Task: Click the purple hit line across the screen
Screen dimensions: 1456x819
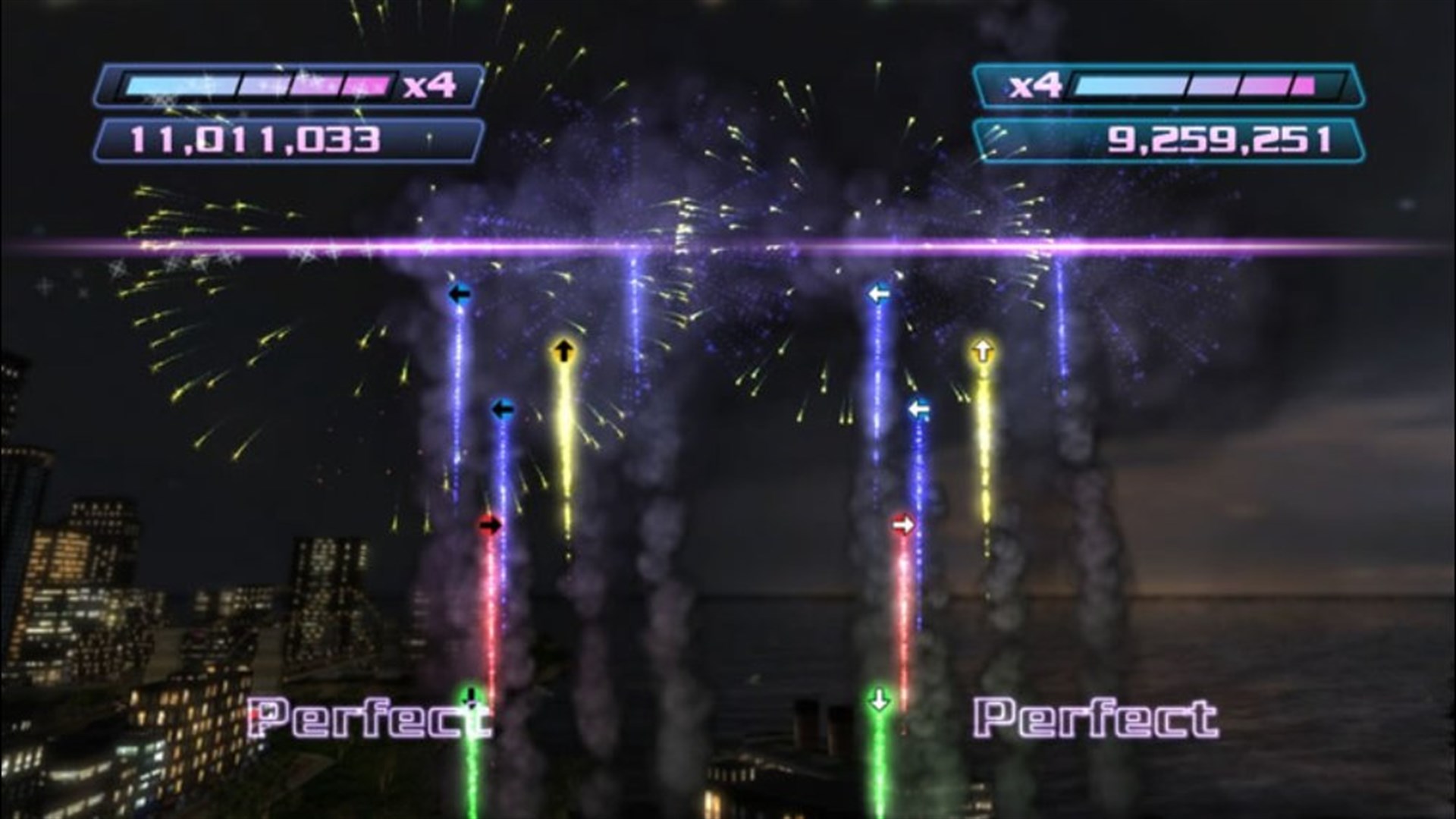Action: tap(728, 245)
